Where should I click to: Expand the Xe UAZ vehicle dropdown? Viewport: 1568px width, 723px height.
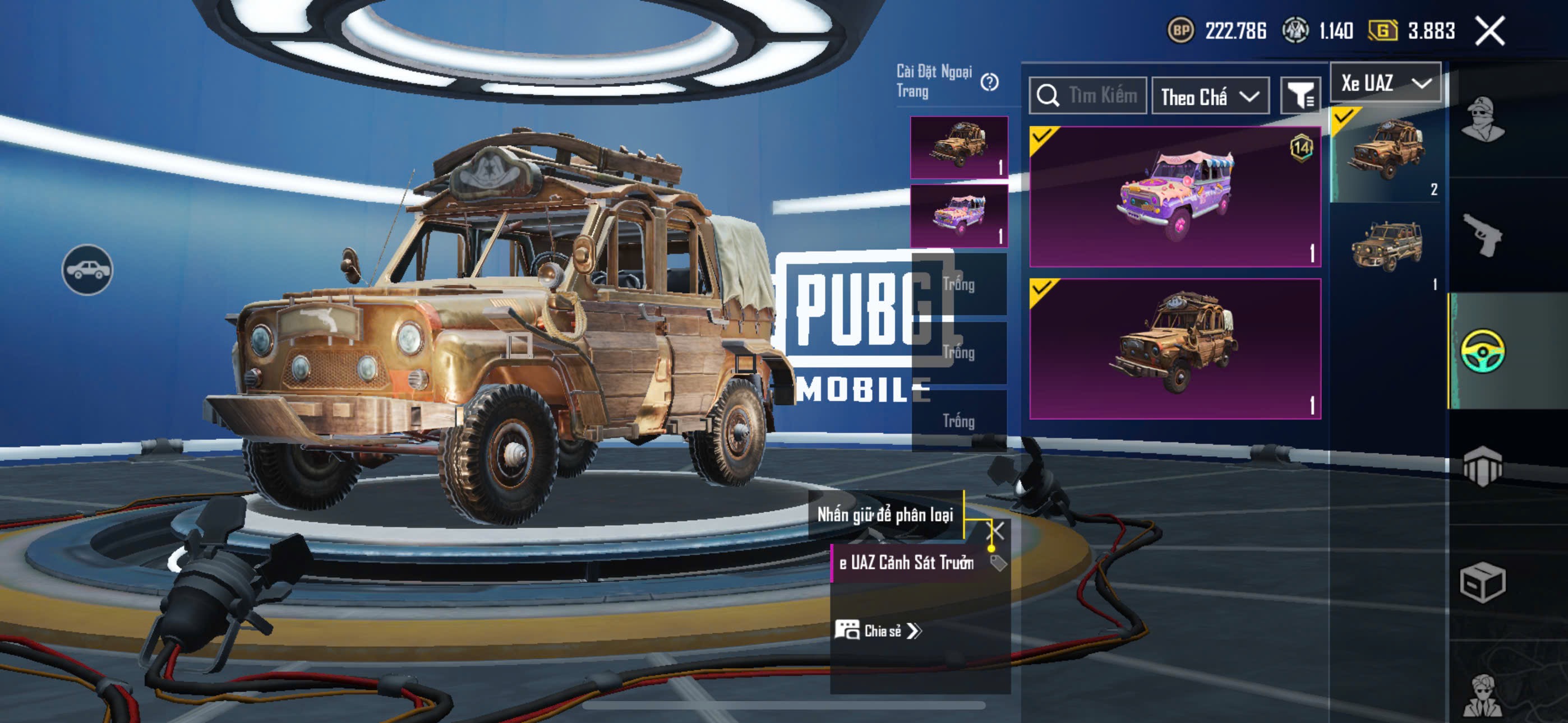tap(1385, 83)
